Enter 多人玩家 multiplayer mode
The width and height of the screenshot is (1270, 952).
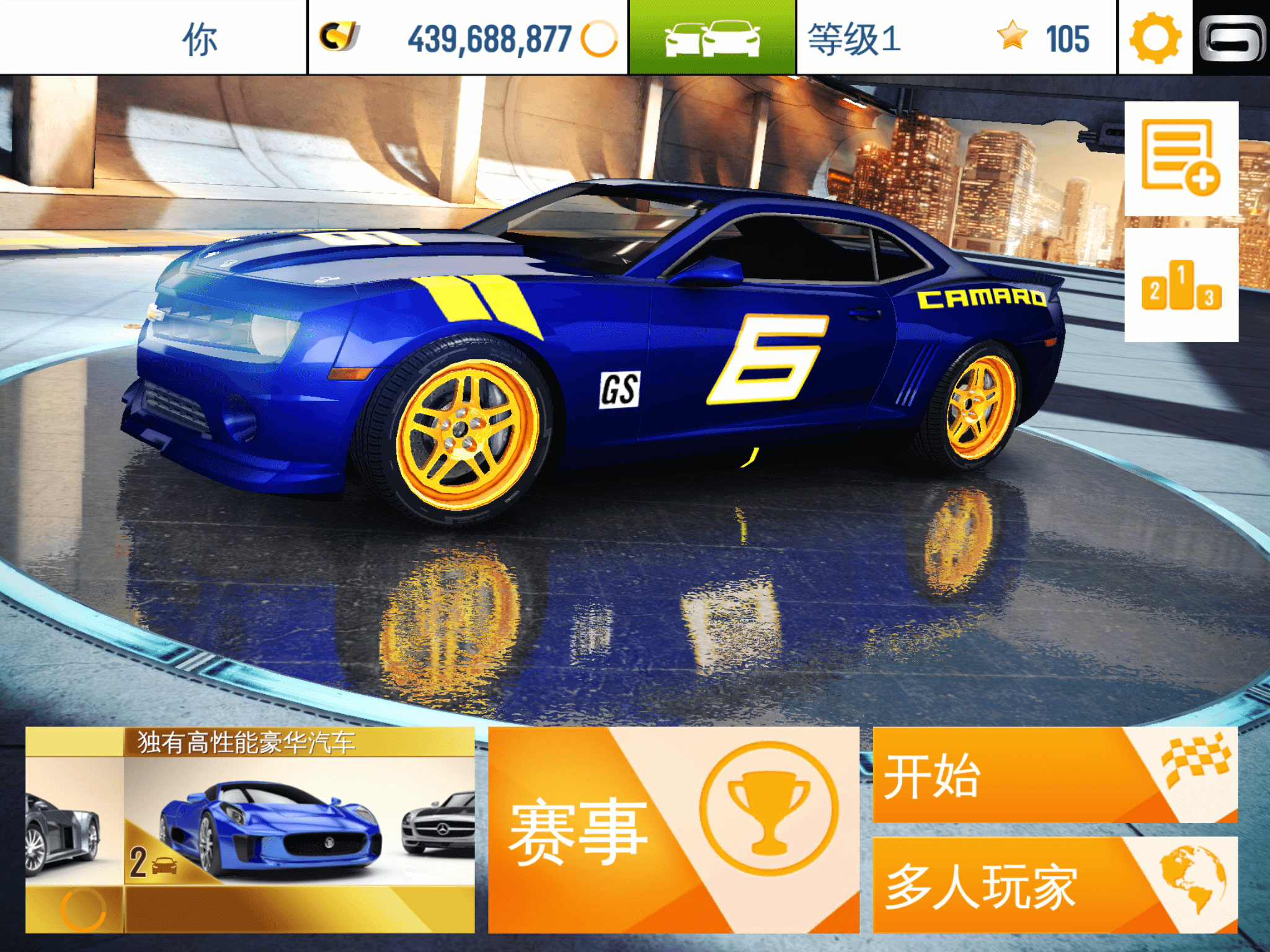[x=1054, y=885]
